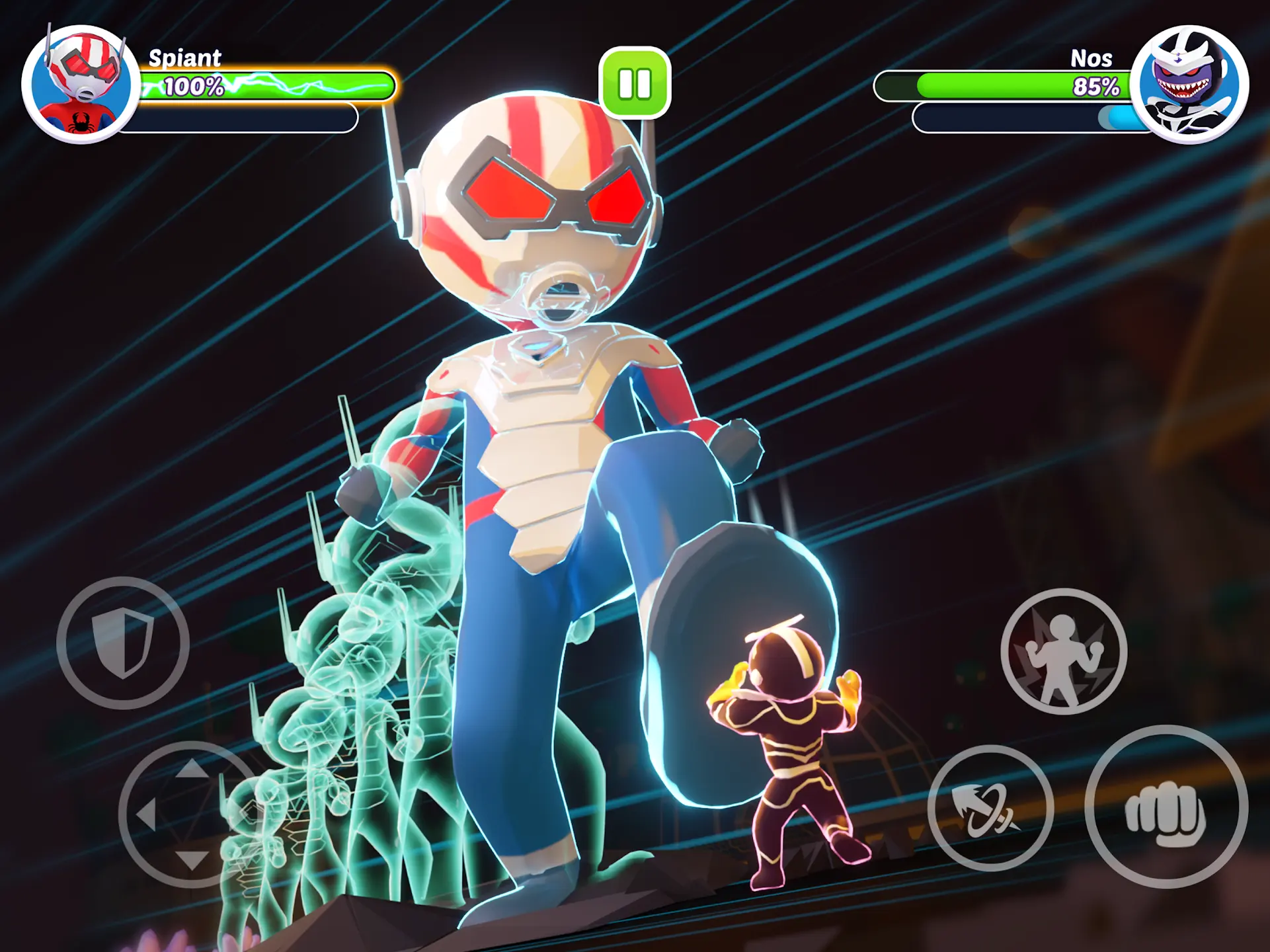This screenshot has width=1270, height=952.
Task: Activate the shield block button
Action: pos(123,643)
